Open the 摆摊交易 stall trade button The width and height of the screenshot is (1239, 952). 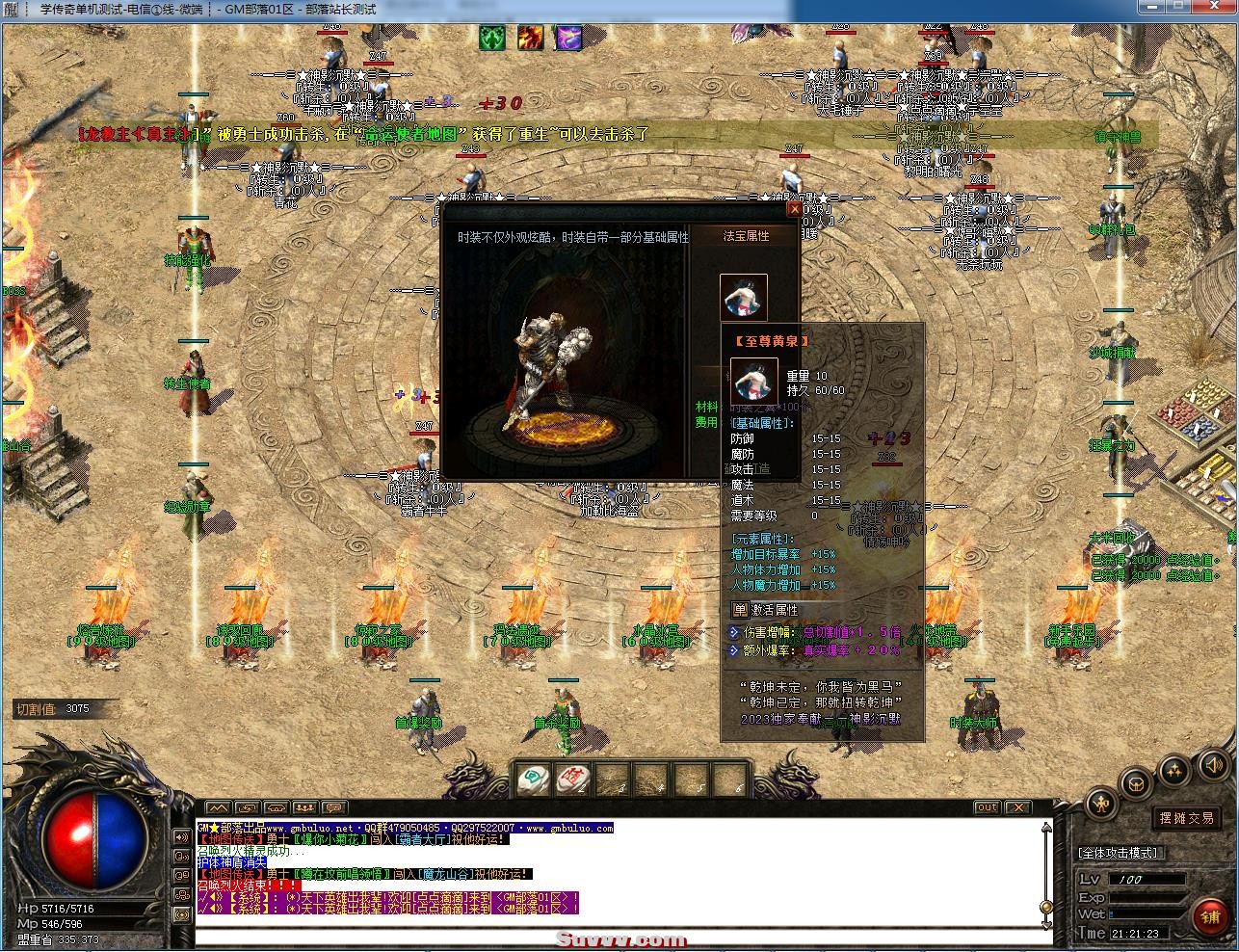pos(1186,818)
